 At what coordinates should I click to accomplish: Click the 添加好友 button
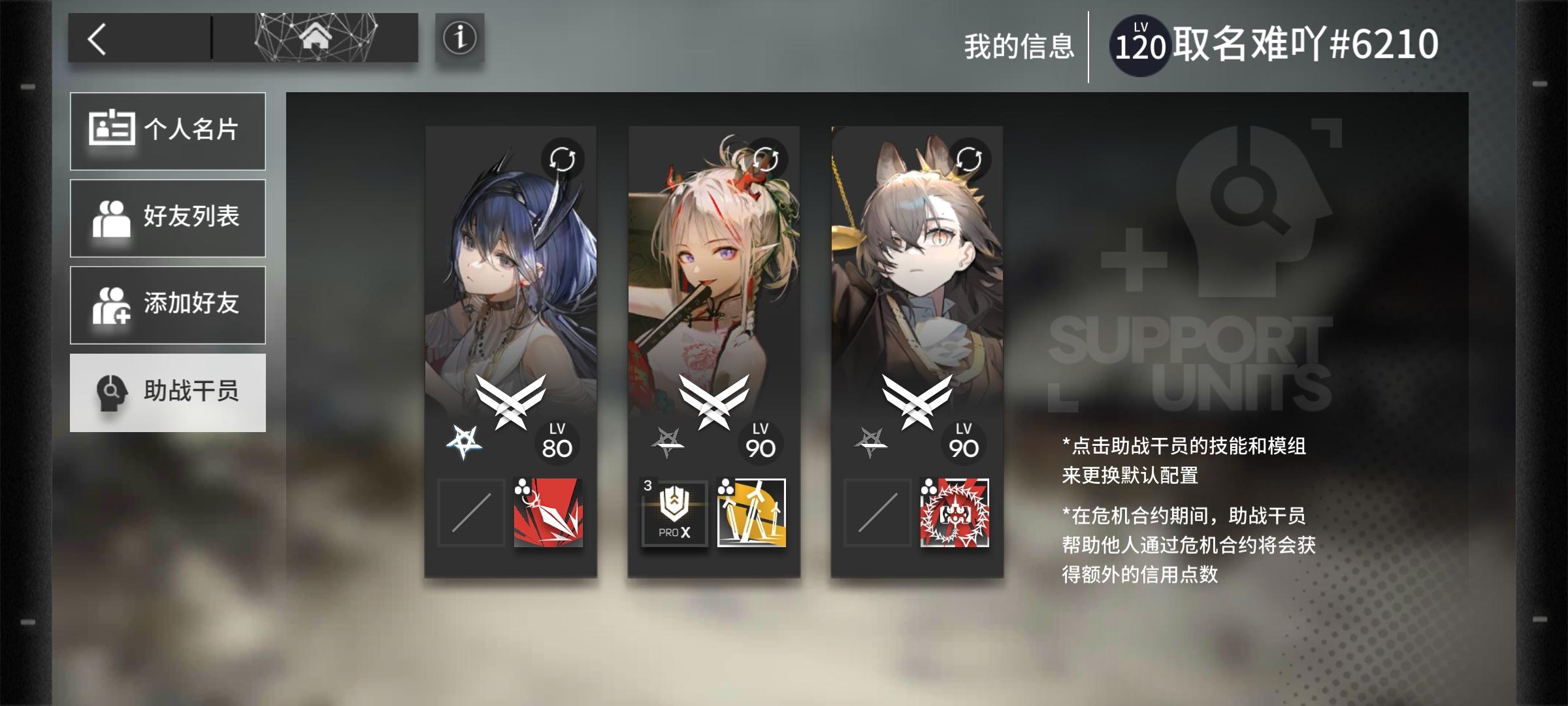tap(167, 305)
